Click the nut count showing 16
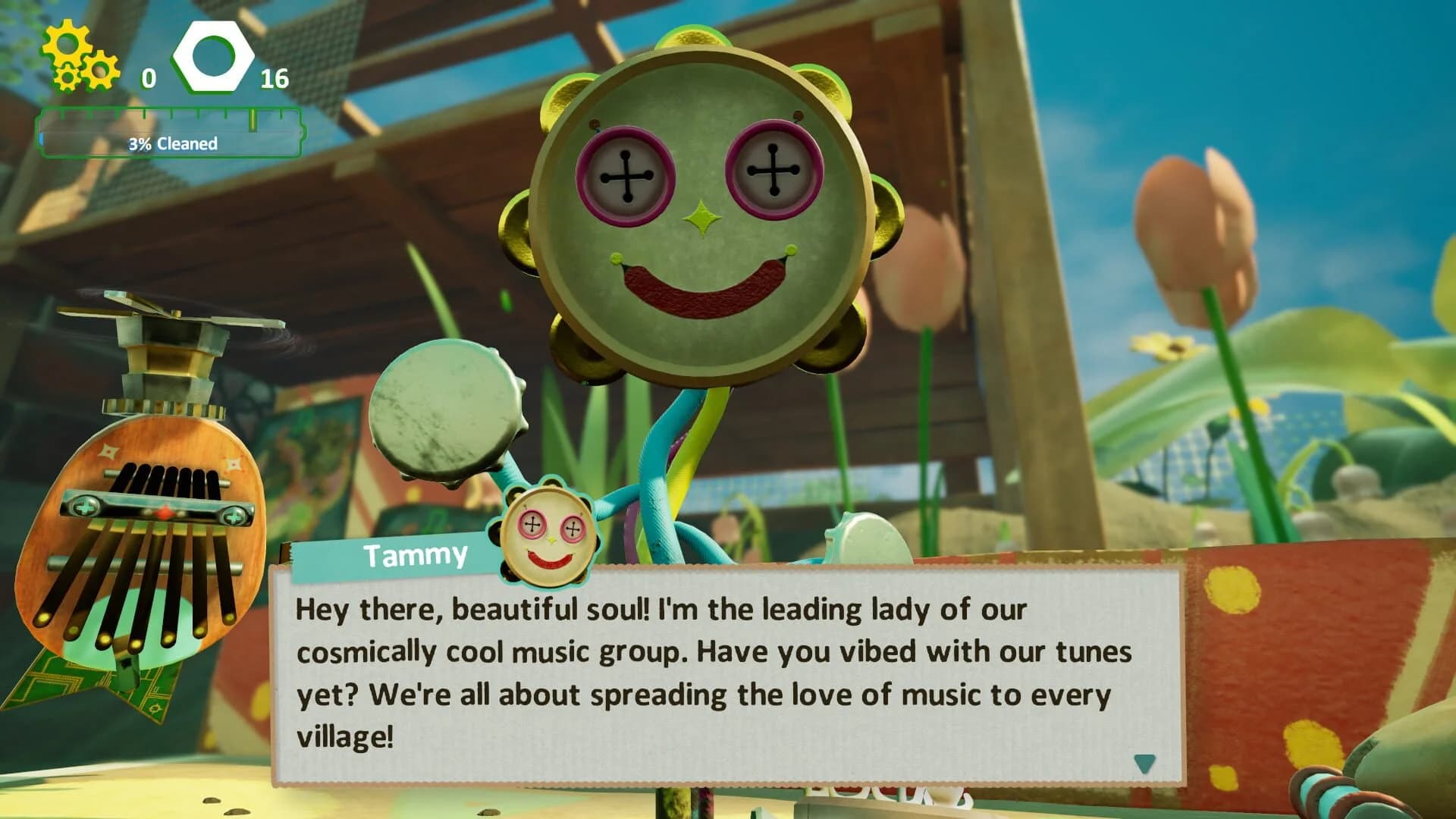 point(275,77)
